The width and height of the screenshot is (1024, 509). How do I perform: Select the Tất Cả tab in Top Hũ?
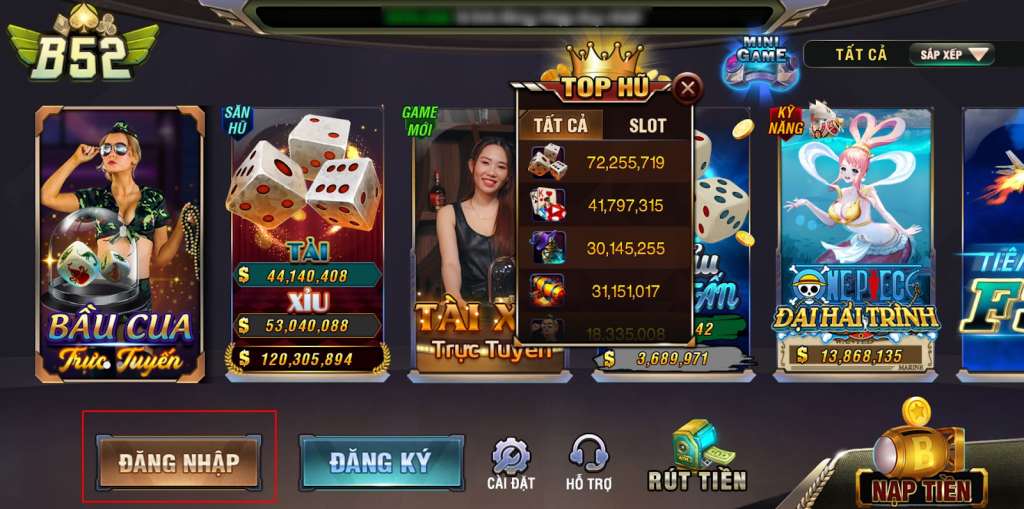click(x=560, y=125)
